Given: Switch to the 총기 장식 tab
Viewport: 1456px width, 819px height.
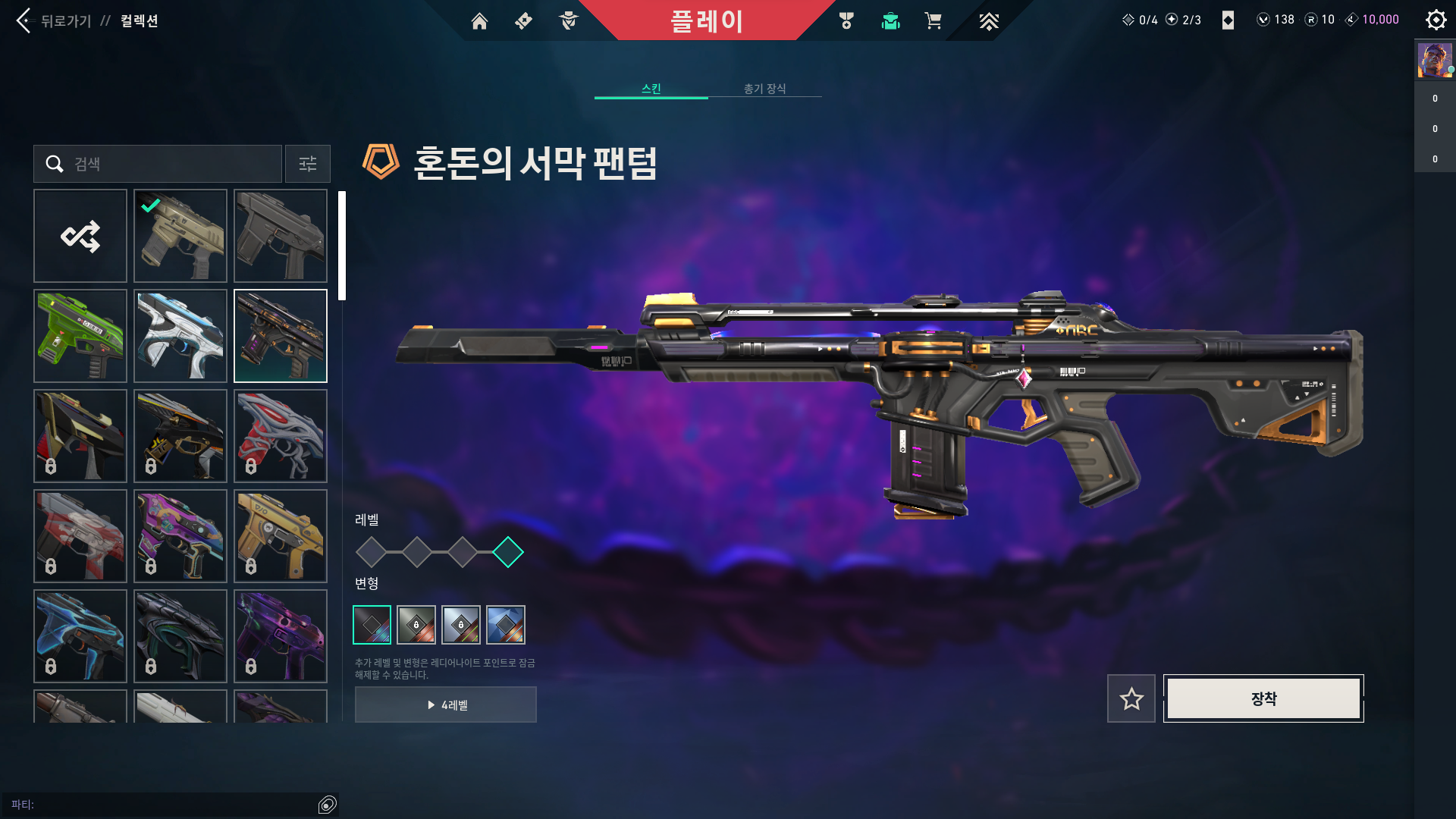Looking at the screenshot, I should (764, 89).
